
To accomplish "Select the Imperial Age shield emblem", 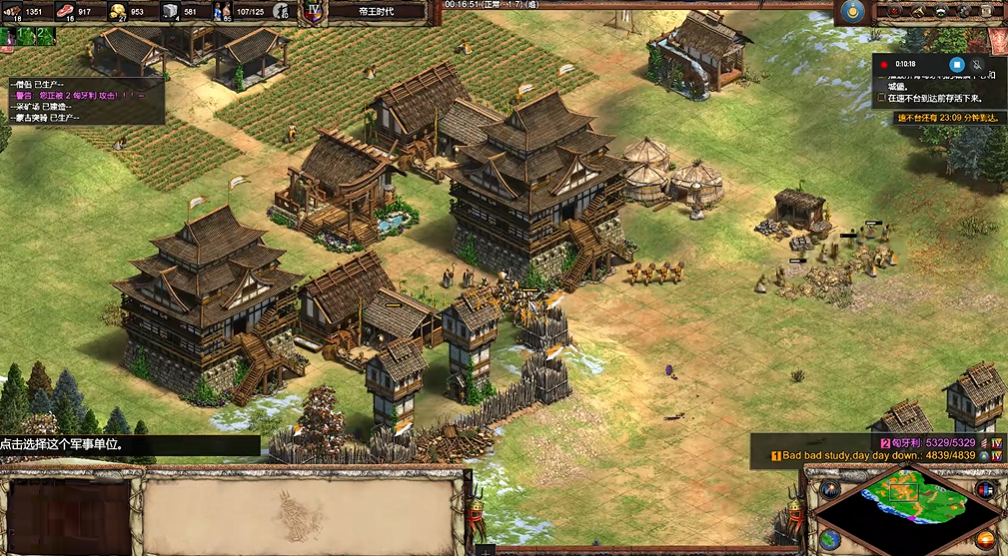I will [314, 11].
